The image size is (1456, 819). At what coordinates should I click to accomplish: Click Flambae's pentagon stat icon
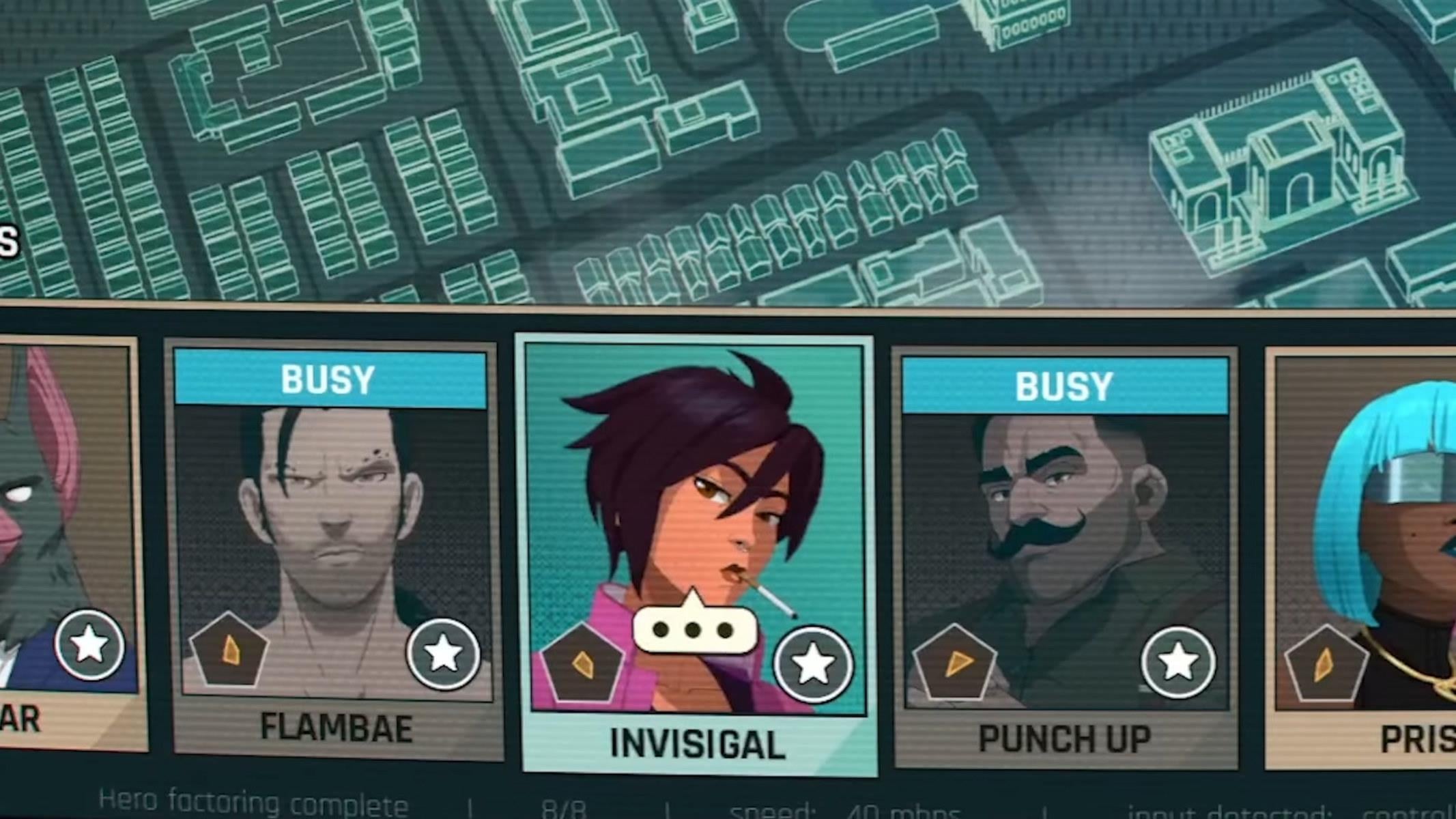229,650
